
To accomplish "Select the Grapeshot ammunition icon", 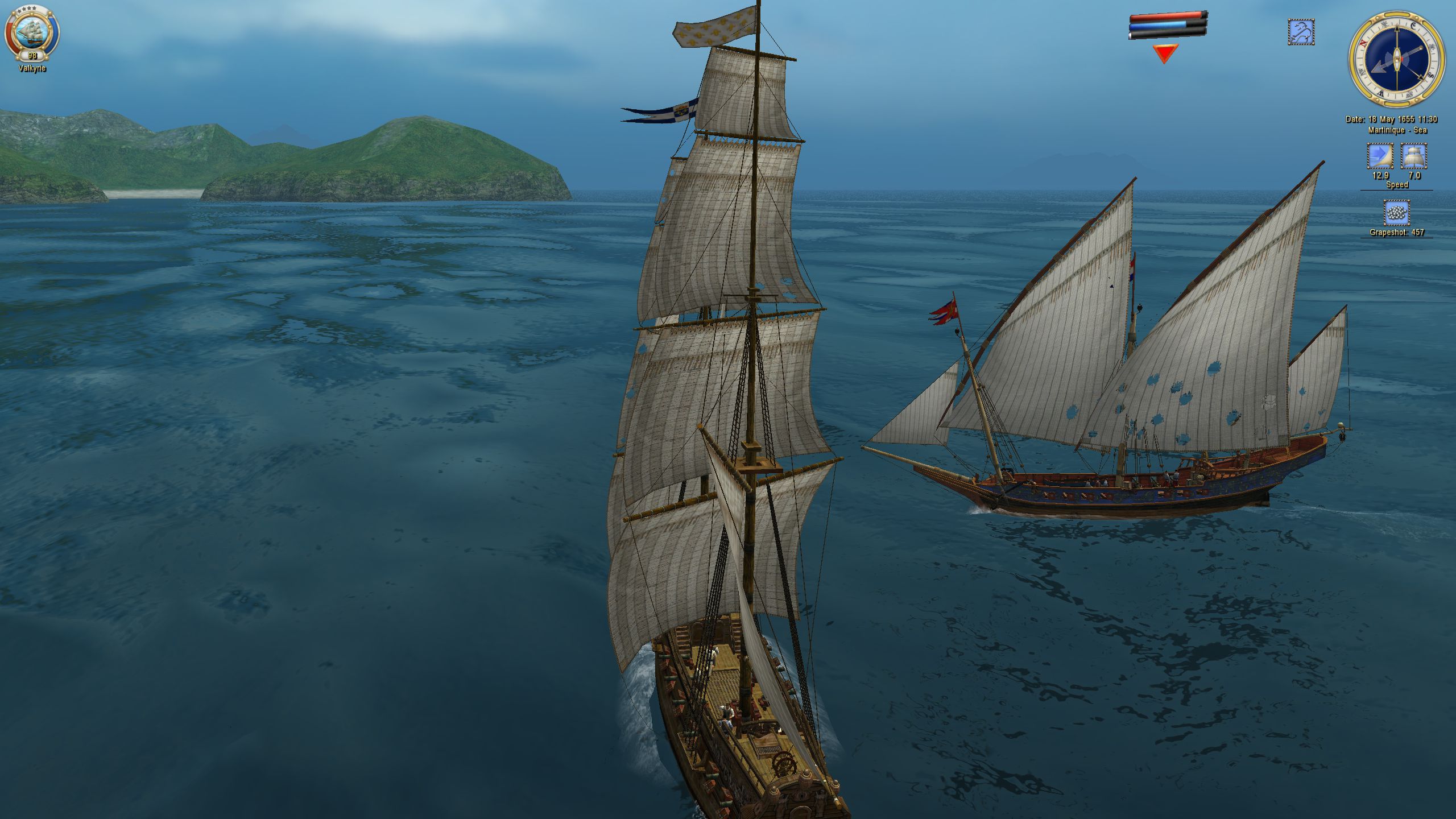I will click(1396, 213).
